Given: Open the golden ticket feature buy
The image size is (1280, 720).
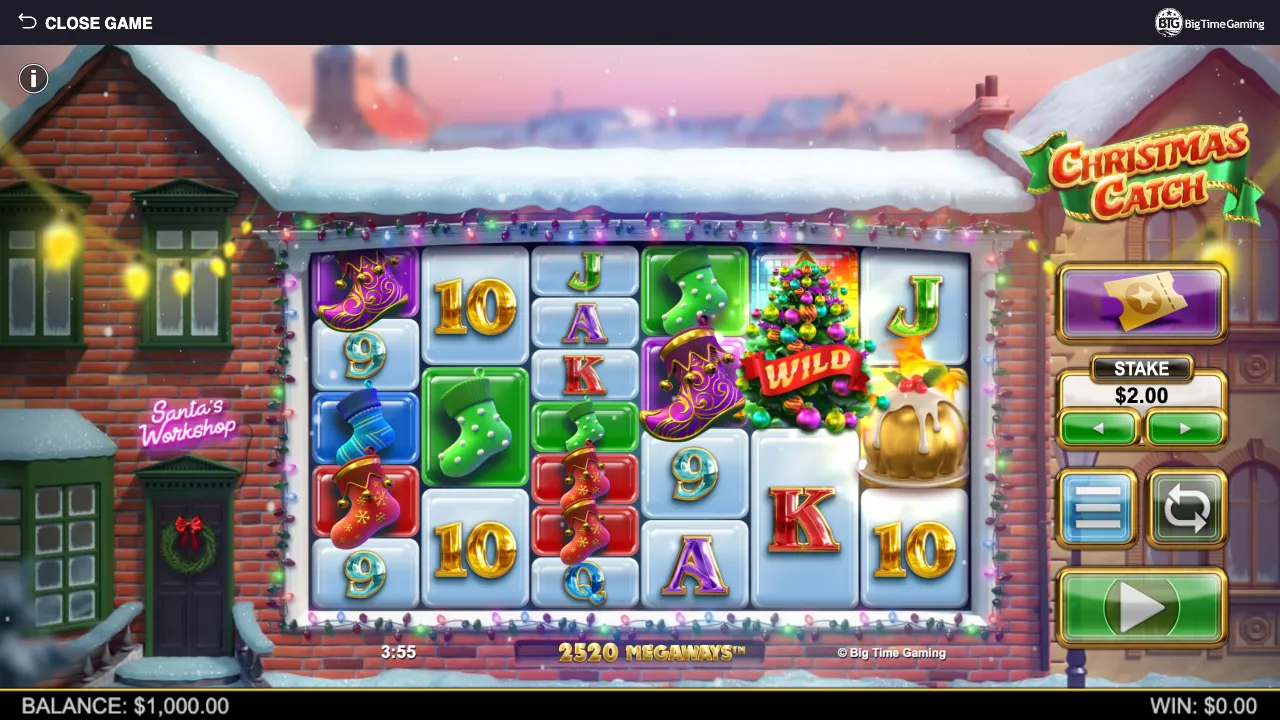Looking at the screenshot, I should [1141, 302].
